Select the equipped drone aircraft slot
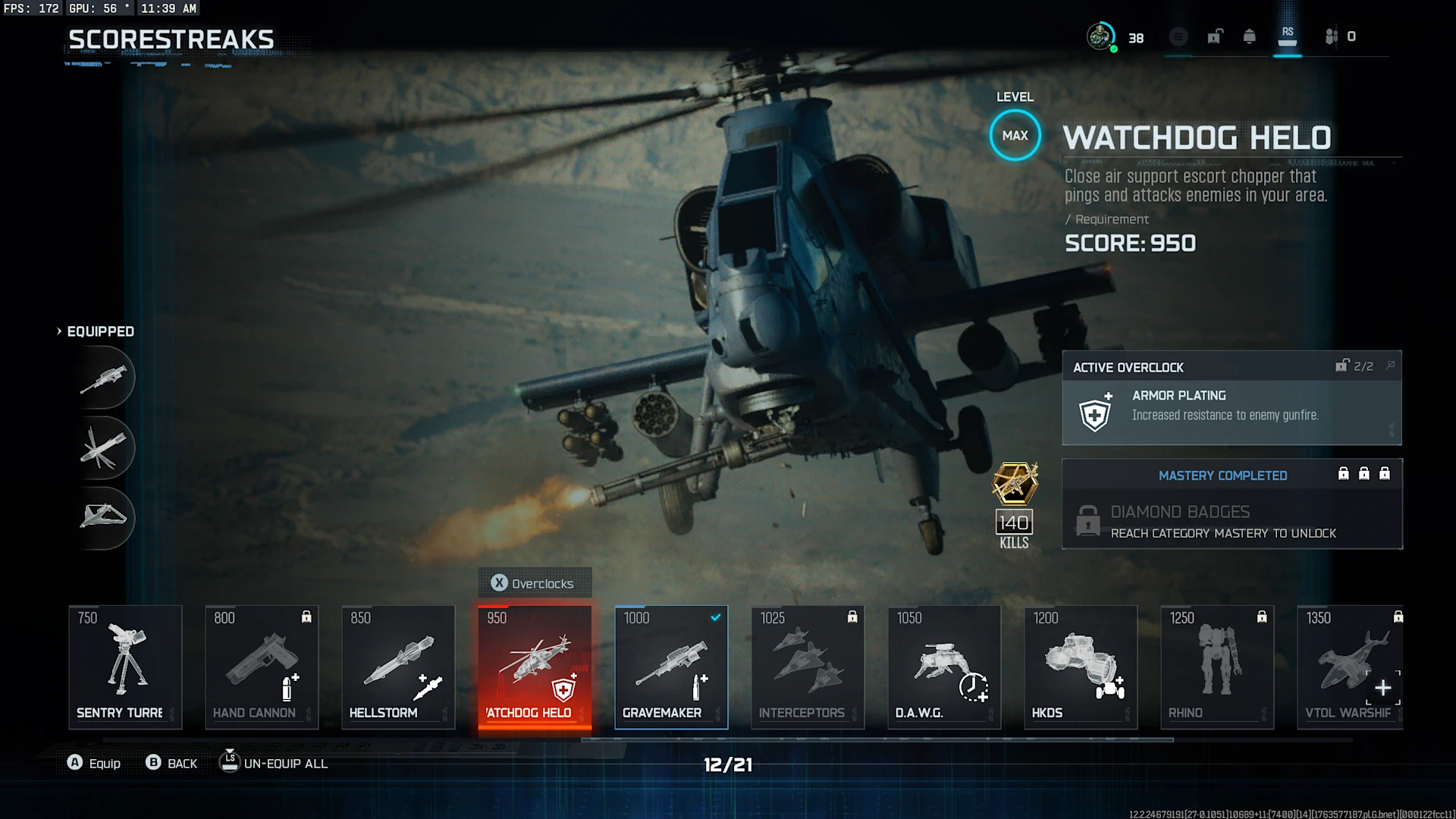 [105, 517]
